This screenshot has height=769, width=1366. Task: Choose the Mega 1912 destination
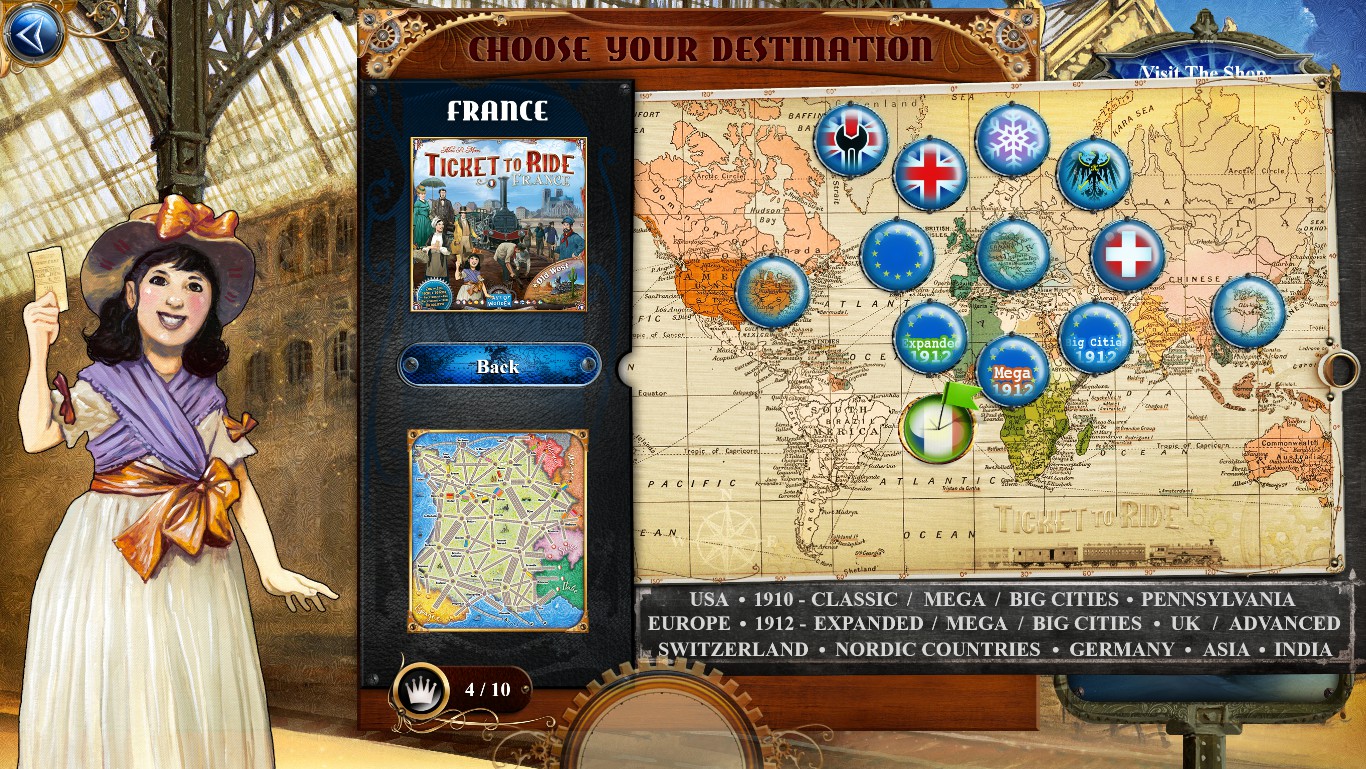1012,371
